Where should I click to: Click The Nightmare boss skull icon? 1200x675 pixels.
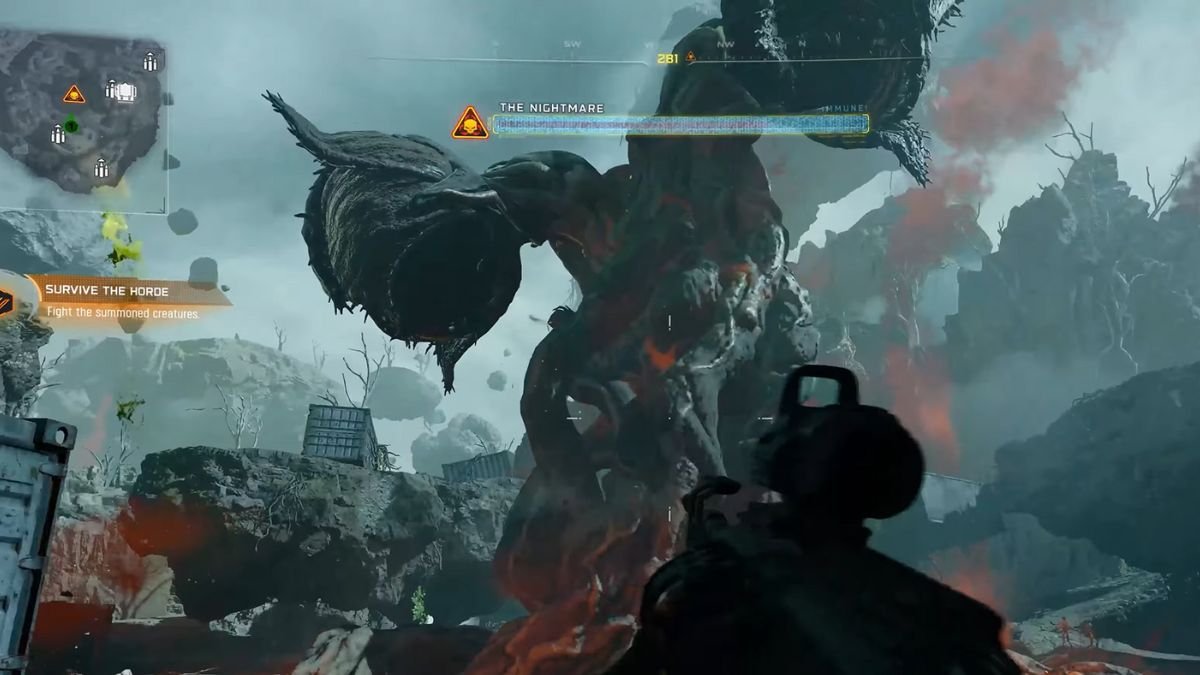click(x=469, y=124)
